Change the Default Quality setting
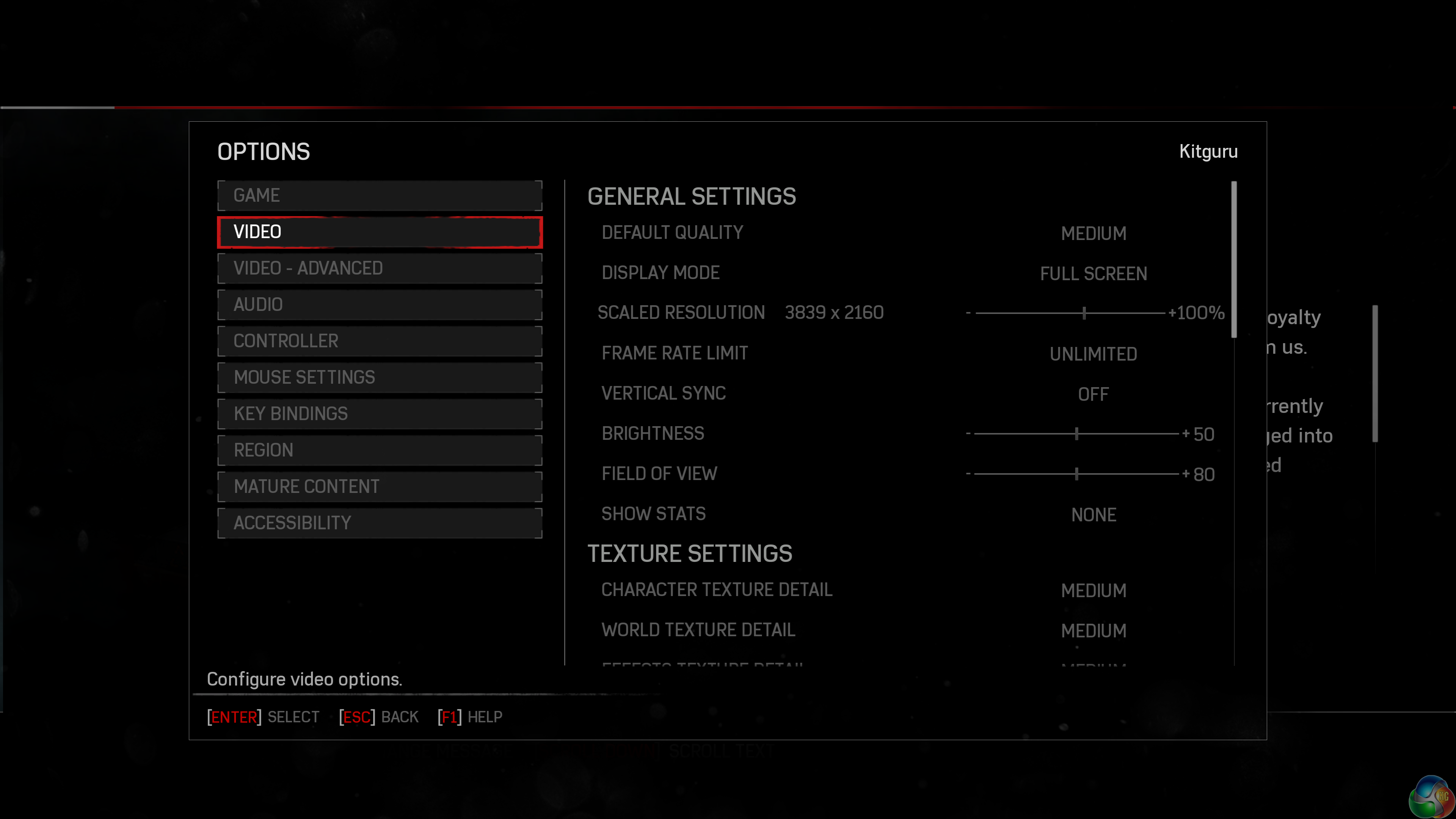 [1093, 234]
